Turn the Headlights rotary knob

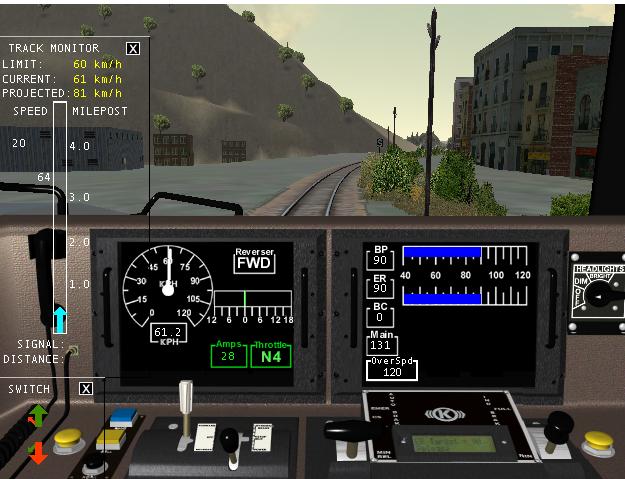[598, 299]
